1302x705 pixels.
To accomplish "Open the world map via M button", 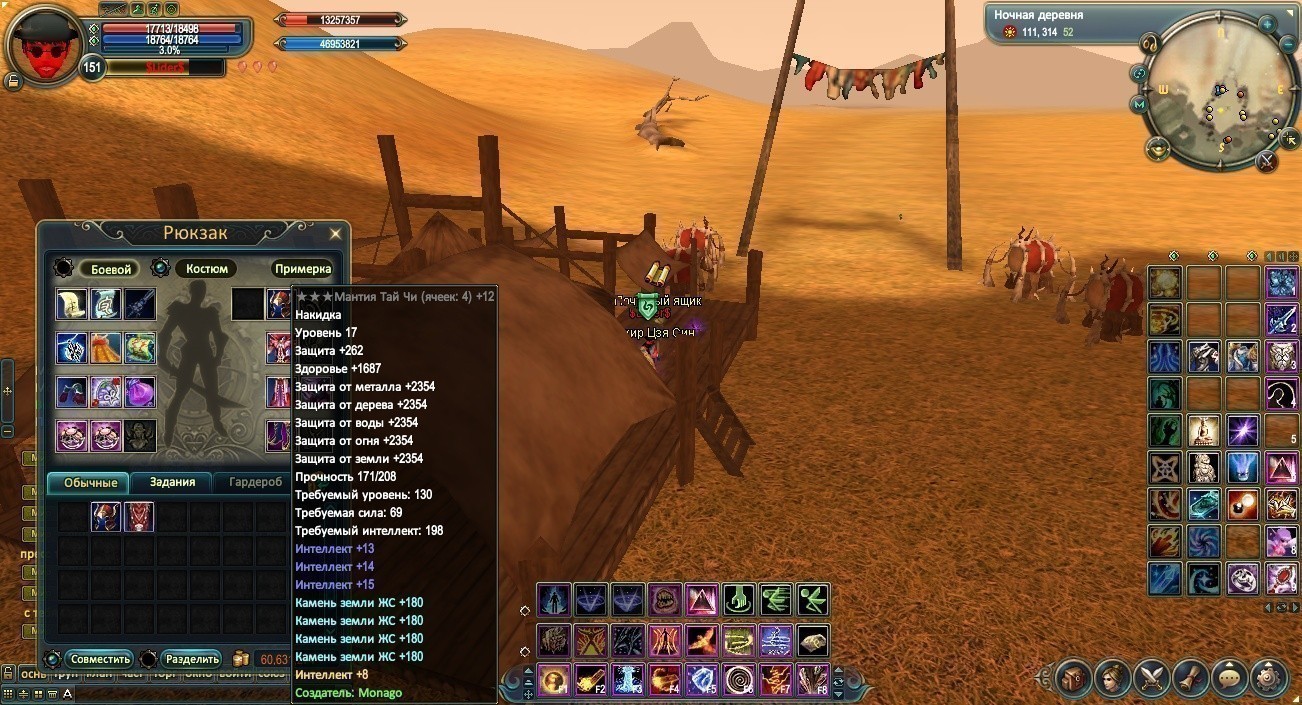I will (x=1139, y=104).
